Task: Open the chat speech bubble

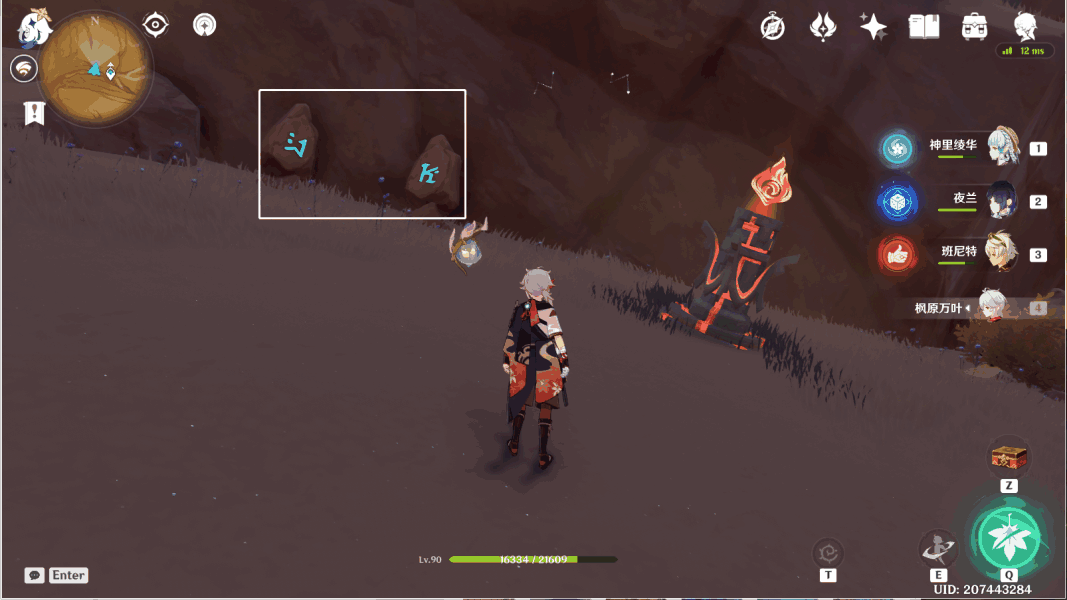Action: [x=35, y=575]
